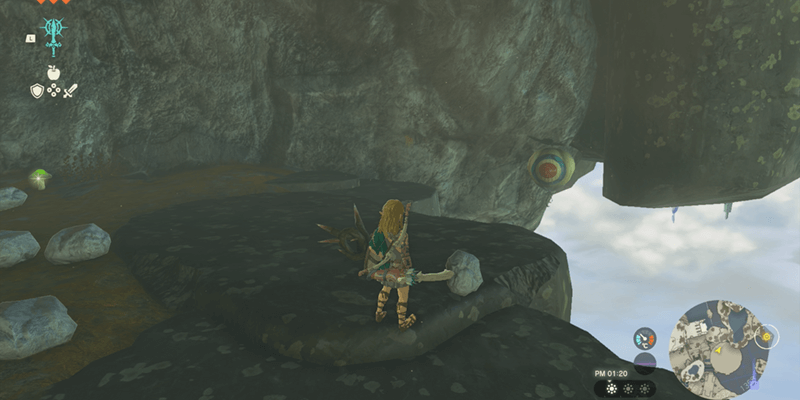The width and height of the screenshot is (800, 400).
Task: Click the yellow objective marker on minimap
Action: [764, 337]
